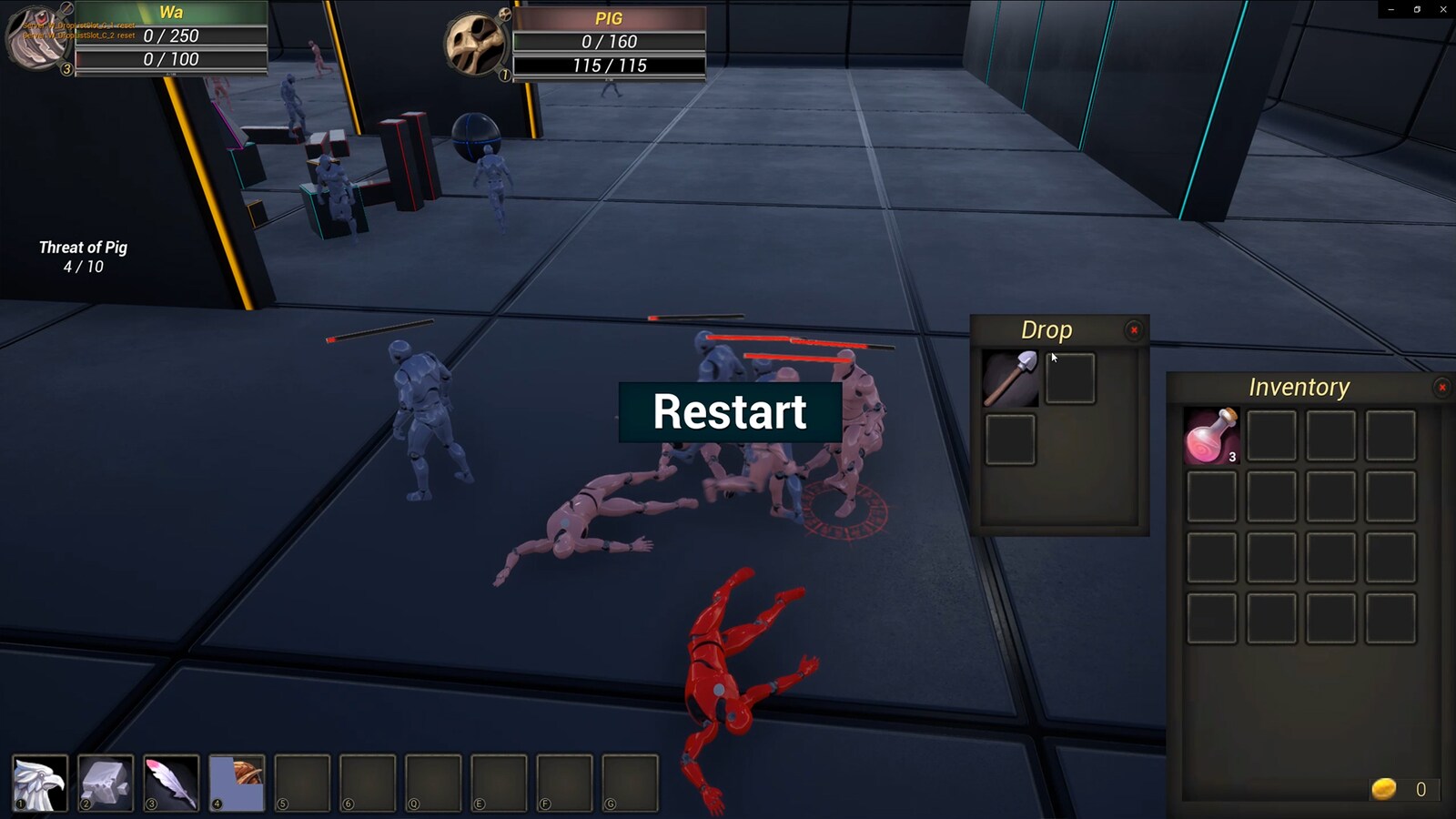Click the empty Q hotbar slot
This screenshot has height=819, width=1456.
point(433,784)
